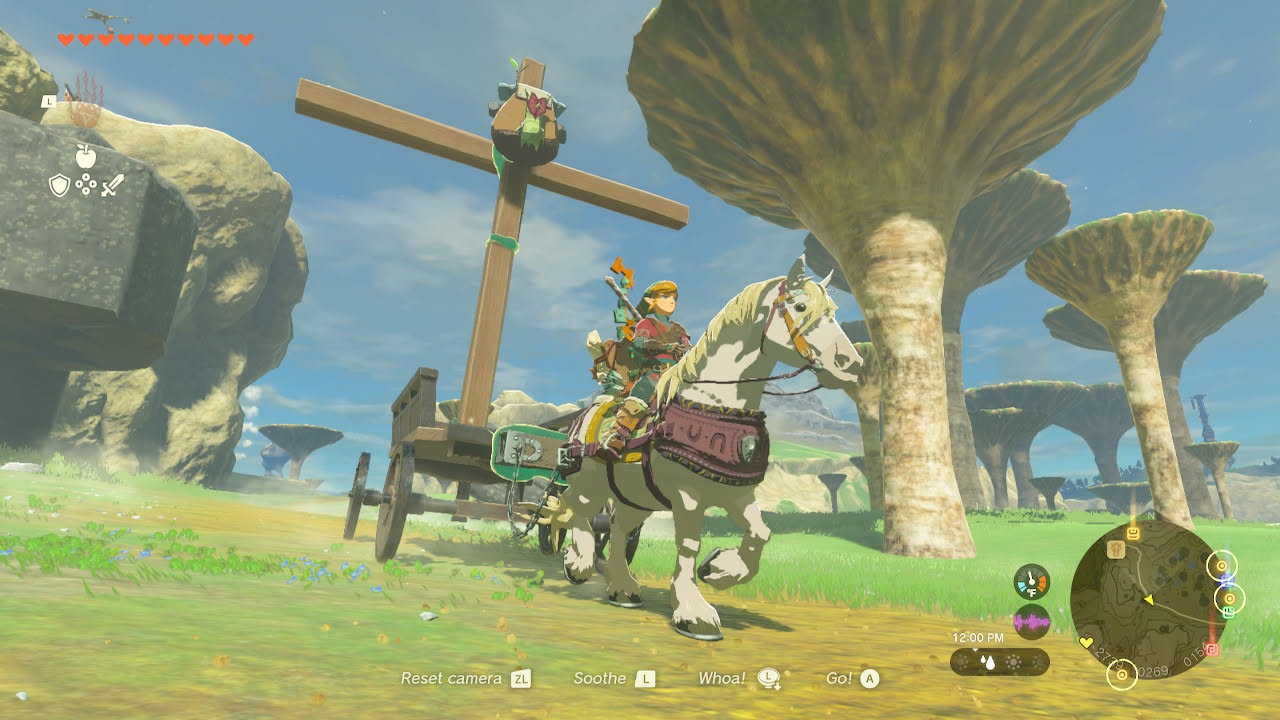Open the apple materials quick-menu icon

[85, 155]
